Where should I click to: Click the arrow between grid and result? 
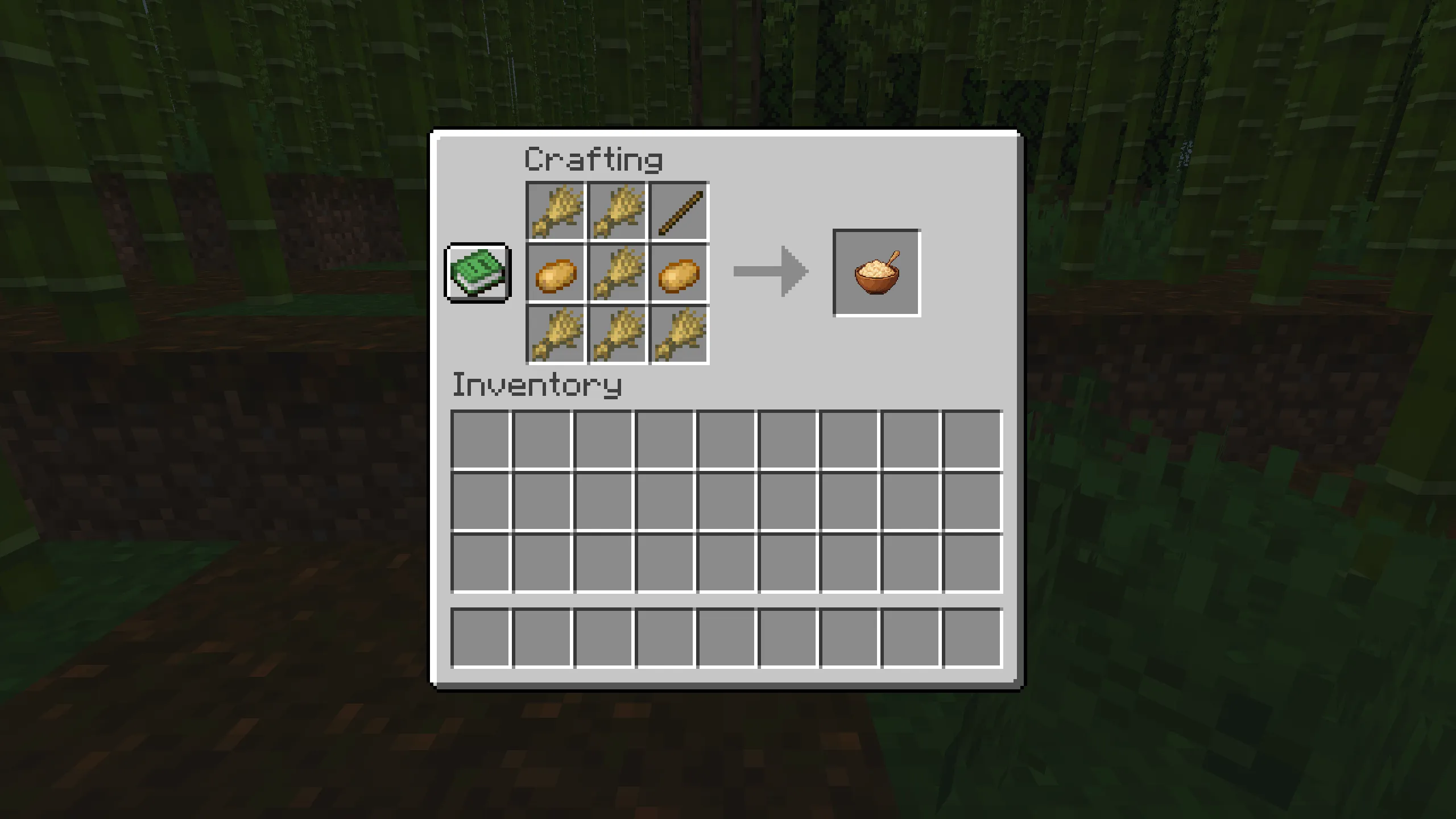771,273
